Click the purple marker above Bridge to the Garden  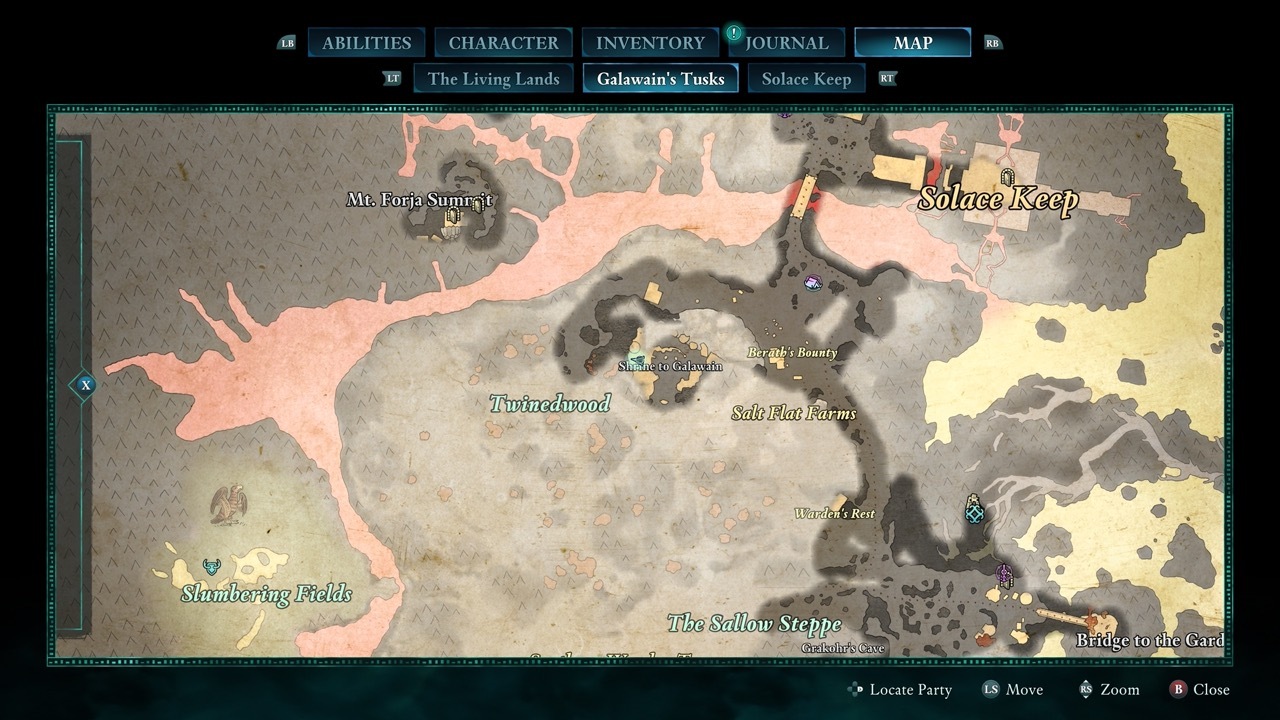pos(1004,575)
